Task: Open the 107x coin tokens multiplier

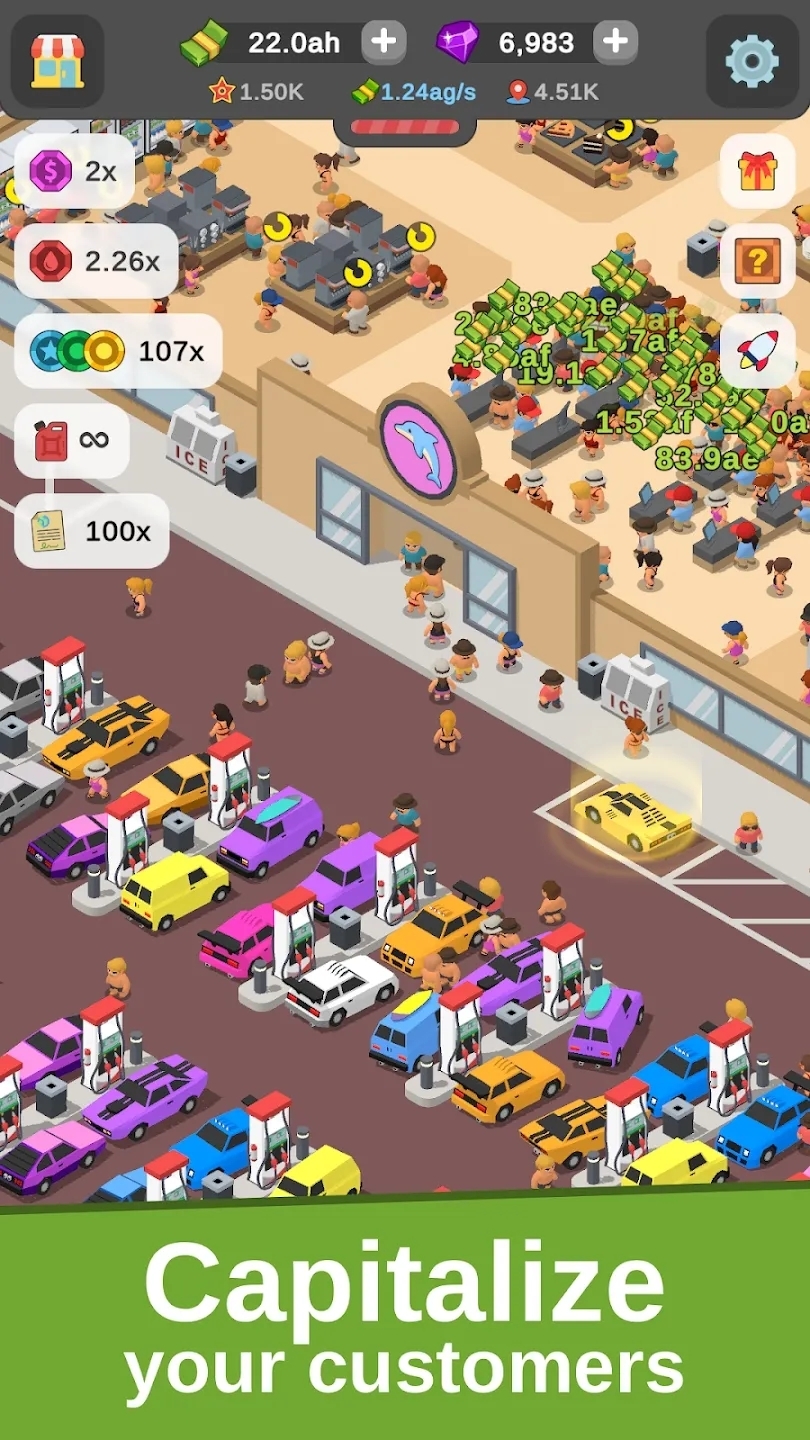Action: [118, 351]
